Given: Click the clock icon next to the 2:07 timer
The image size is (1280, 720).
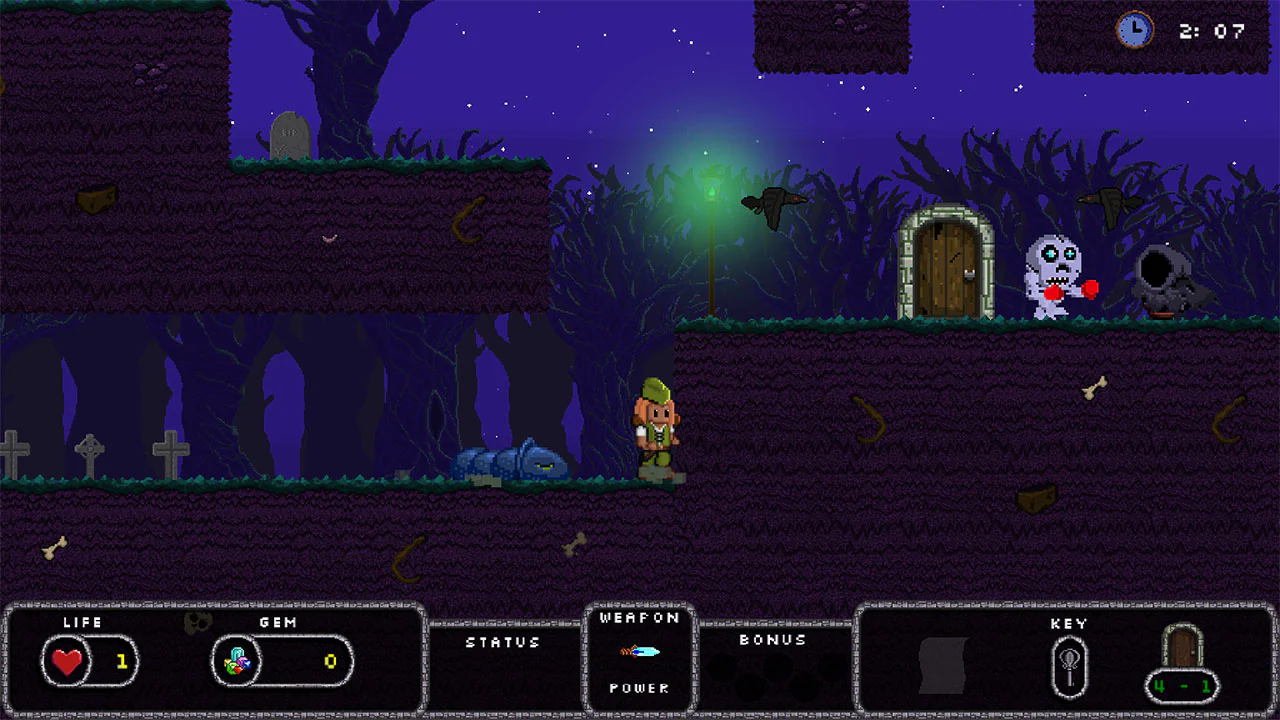Looking at the screenshot, I should click(x=1135, y=31).
